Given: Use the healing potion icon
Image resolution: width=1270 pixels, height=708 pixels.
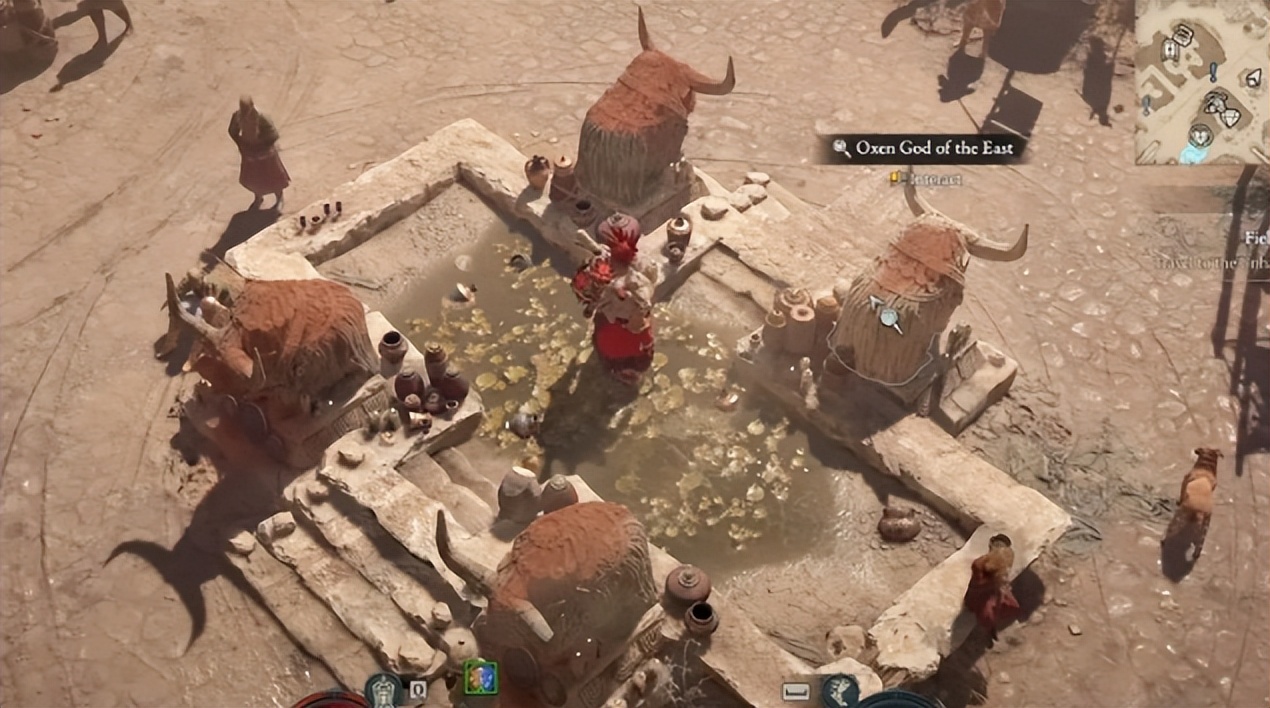Looking at the screenshot, I should click(x=383, y=690).
